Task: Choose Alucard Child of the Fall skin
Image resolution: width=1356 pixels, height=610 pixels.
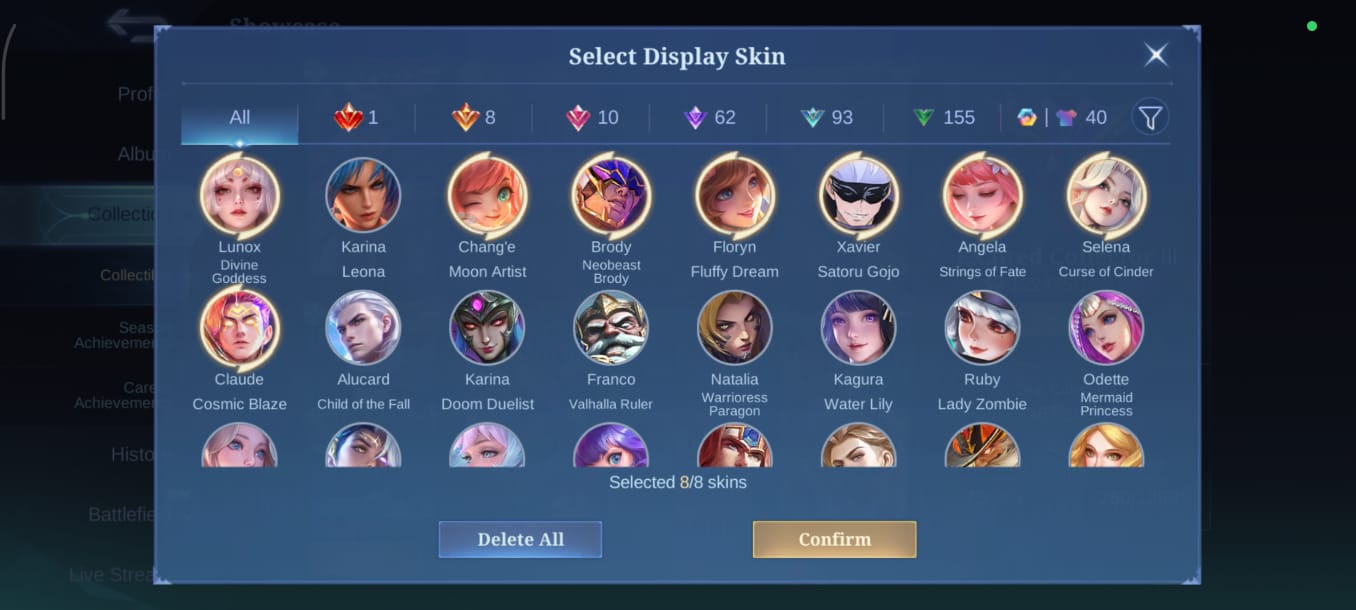Action: 363,328
